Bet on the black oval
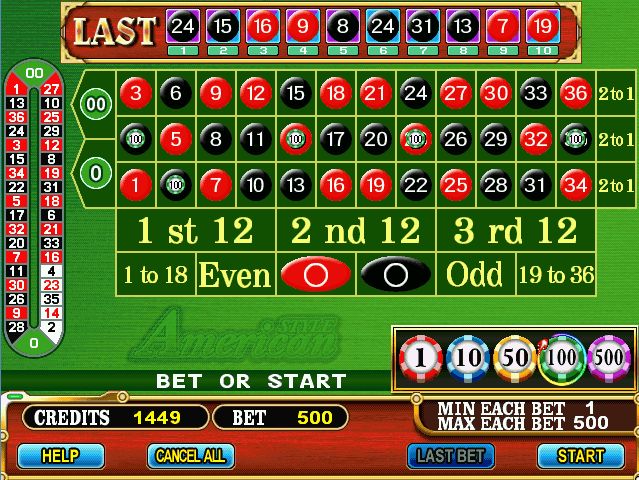This screenshot has width=639, height=480. 395,273
